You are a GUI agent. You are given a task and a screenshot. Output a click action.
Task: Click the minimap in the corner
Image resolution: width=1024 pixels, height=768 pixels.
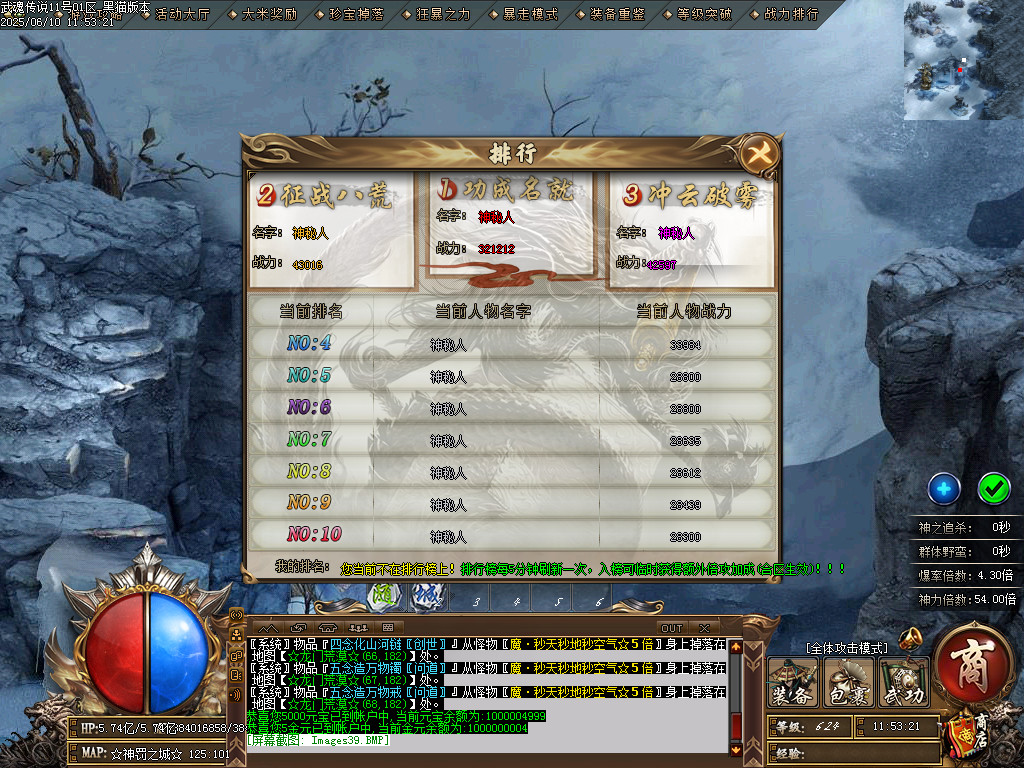[x=963, y=60]
